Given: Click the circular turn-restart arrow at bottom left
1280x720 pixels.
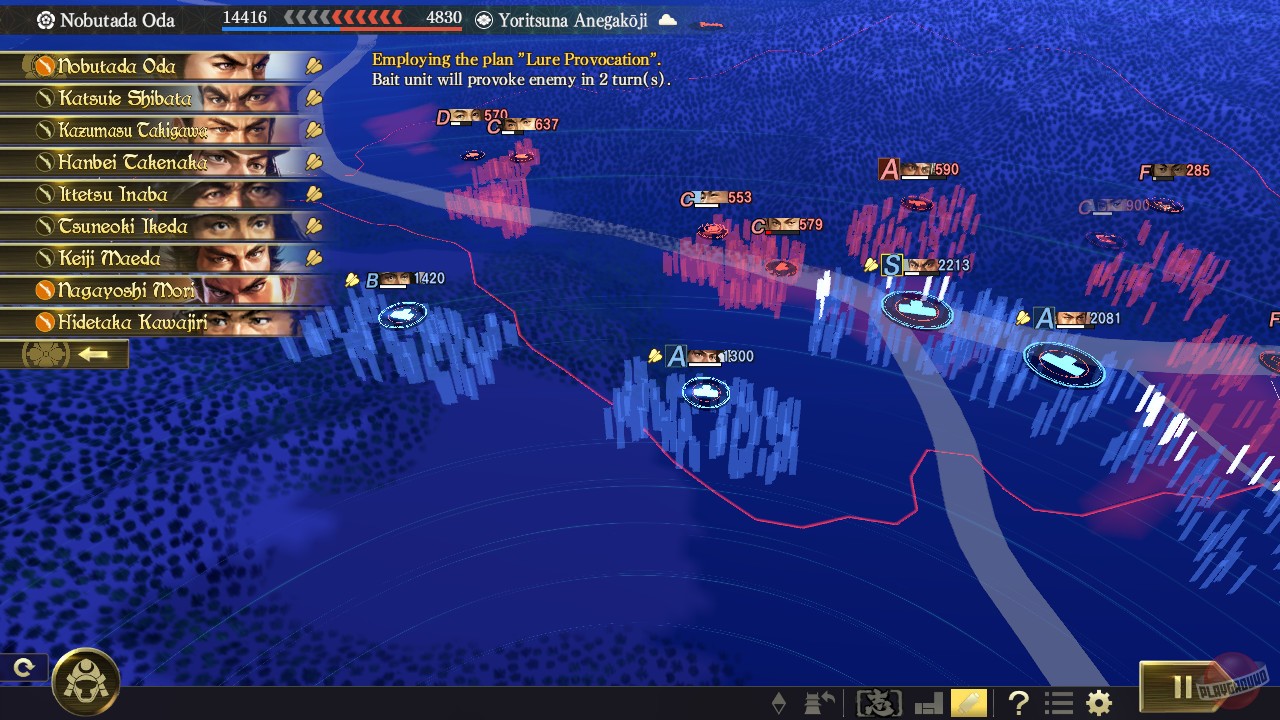Looking at the screenshot, I should (22, 668).
